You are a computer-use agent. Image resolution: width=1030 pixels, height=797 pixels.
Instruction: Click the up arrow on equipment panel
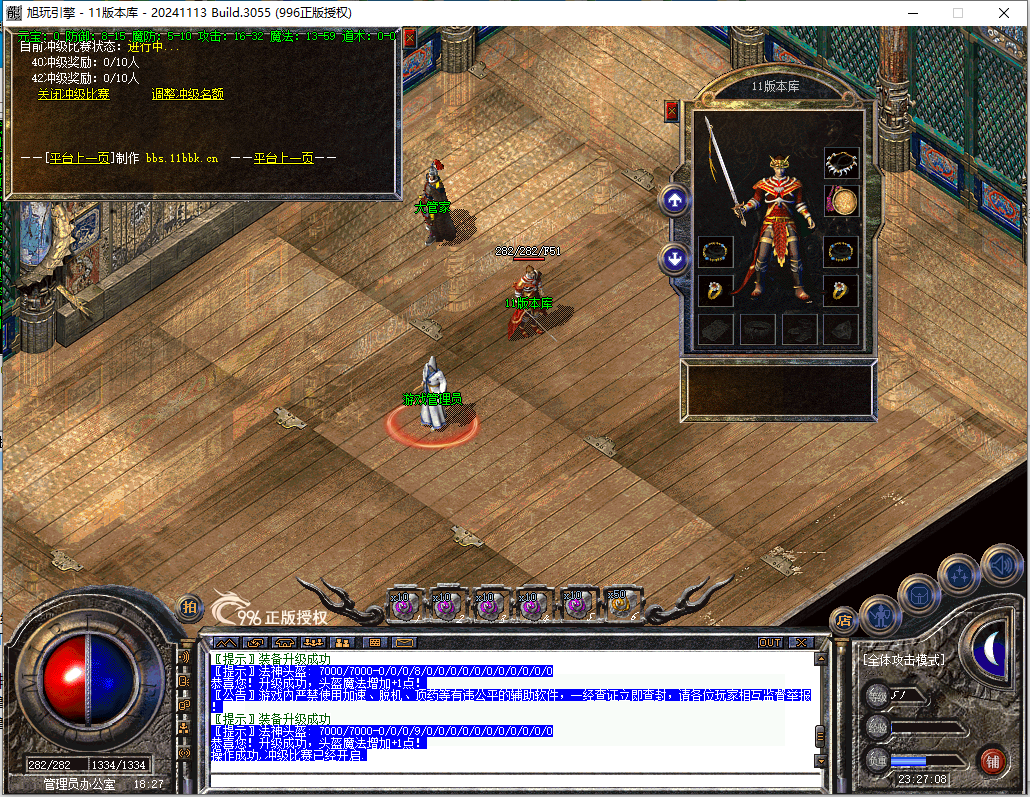pos(675,201)
